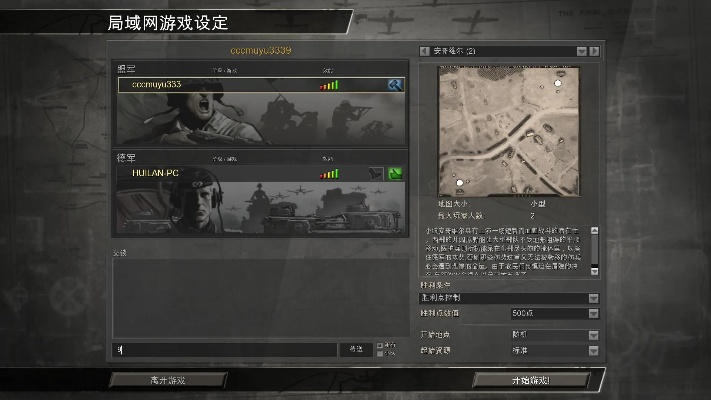Screen dimensions: 711x400
Task: Focus the chat text input field
Action: [x=225, y=349]
